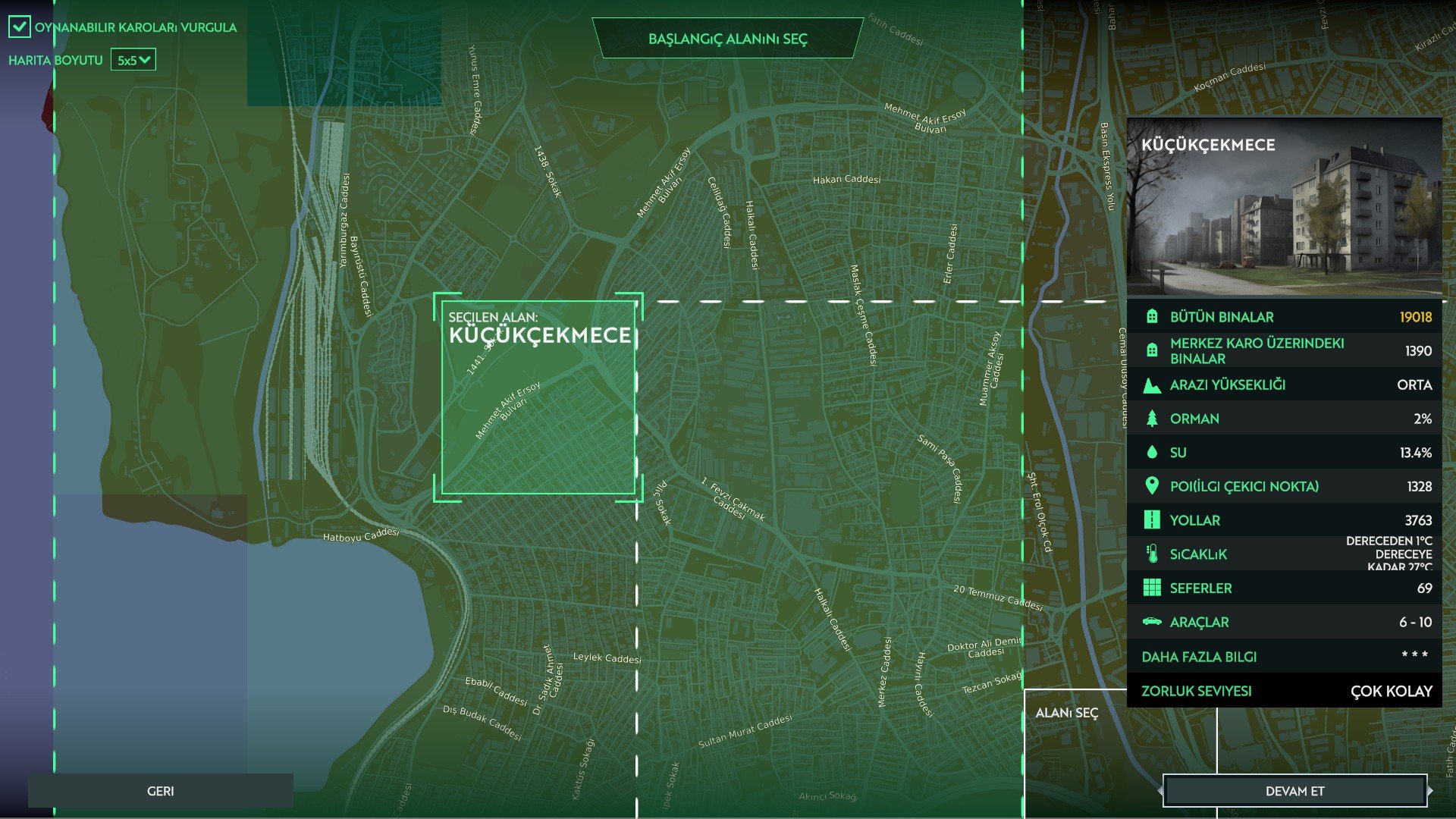Continue with the Devam Et button
The image size is (1456, 819).
pyautogui.click(x=1294, y=791)
